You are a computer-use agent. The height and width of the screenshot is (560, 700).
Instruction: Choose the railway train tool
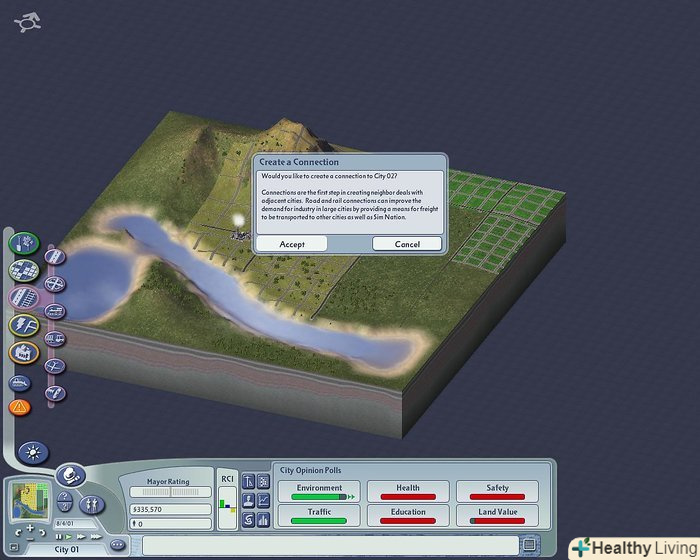[x=56, y=311]
